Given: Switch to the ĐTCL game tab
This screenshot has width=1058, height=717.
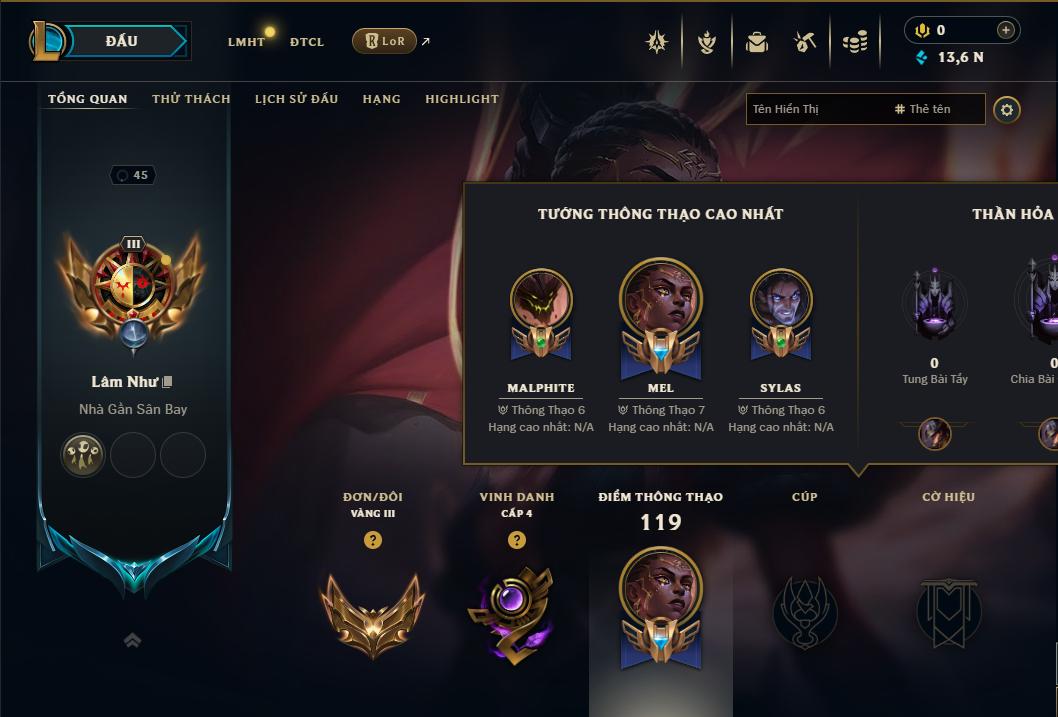Looking at the screenshot, I should click(x=307, y=42).
